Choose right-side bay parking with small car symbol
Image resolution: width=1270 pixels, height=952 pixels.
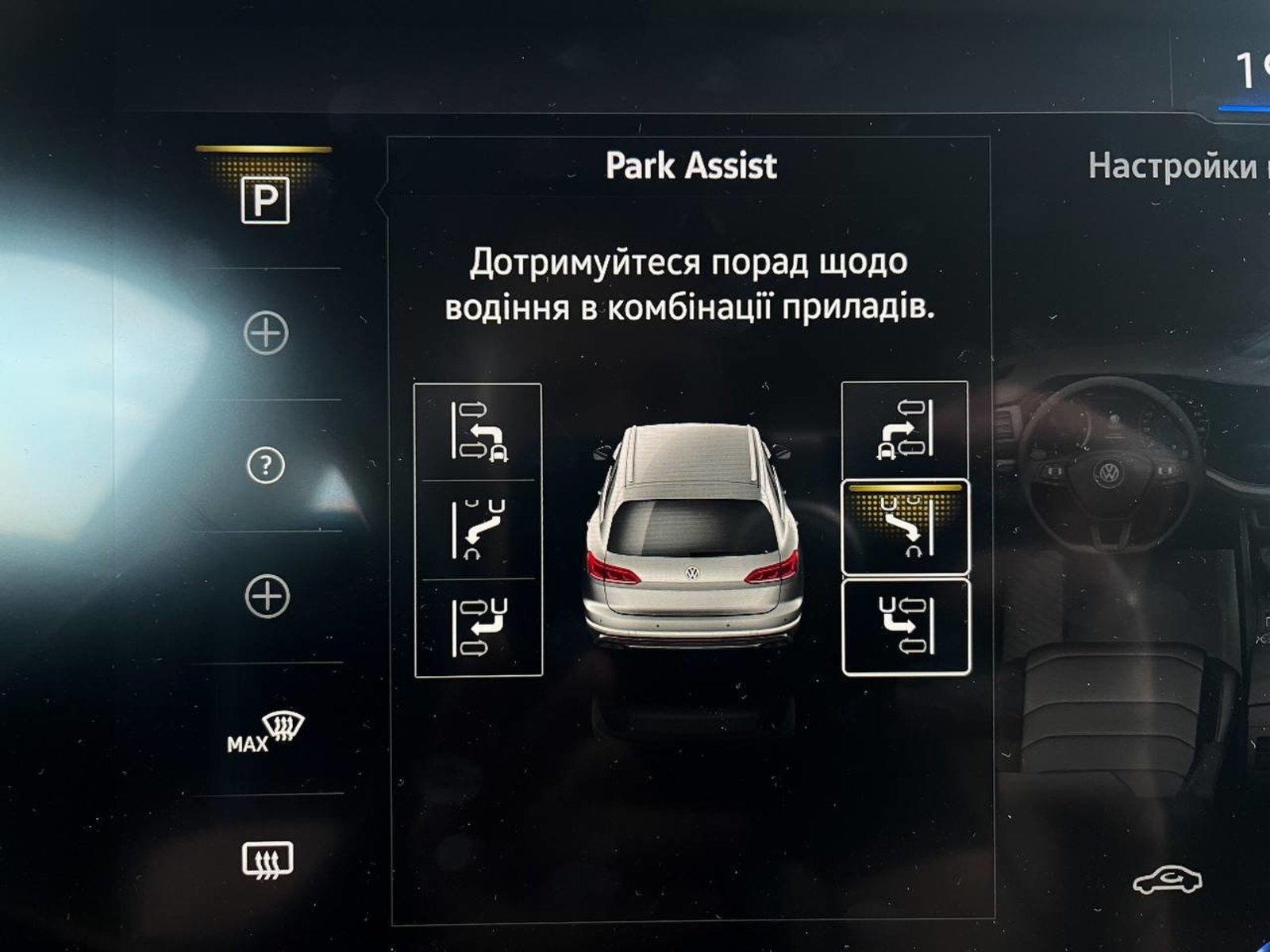point(905,431)
